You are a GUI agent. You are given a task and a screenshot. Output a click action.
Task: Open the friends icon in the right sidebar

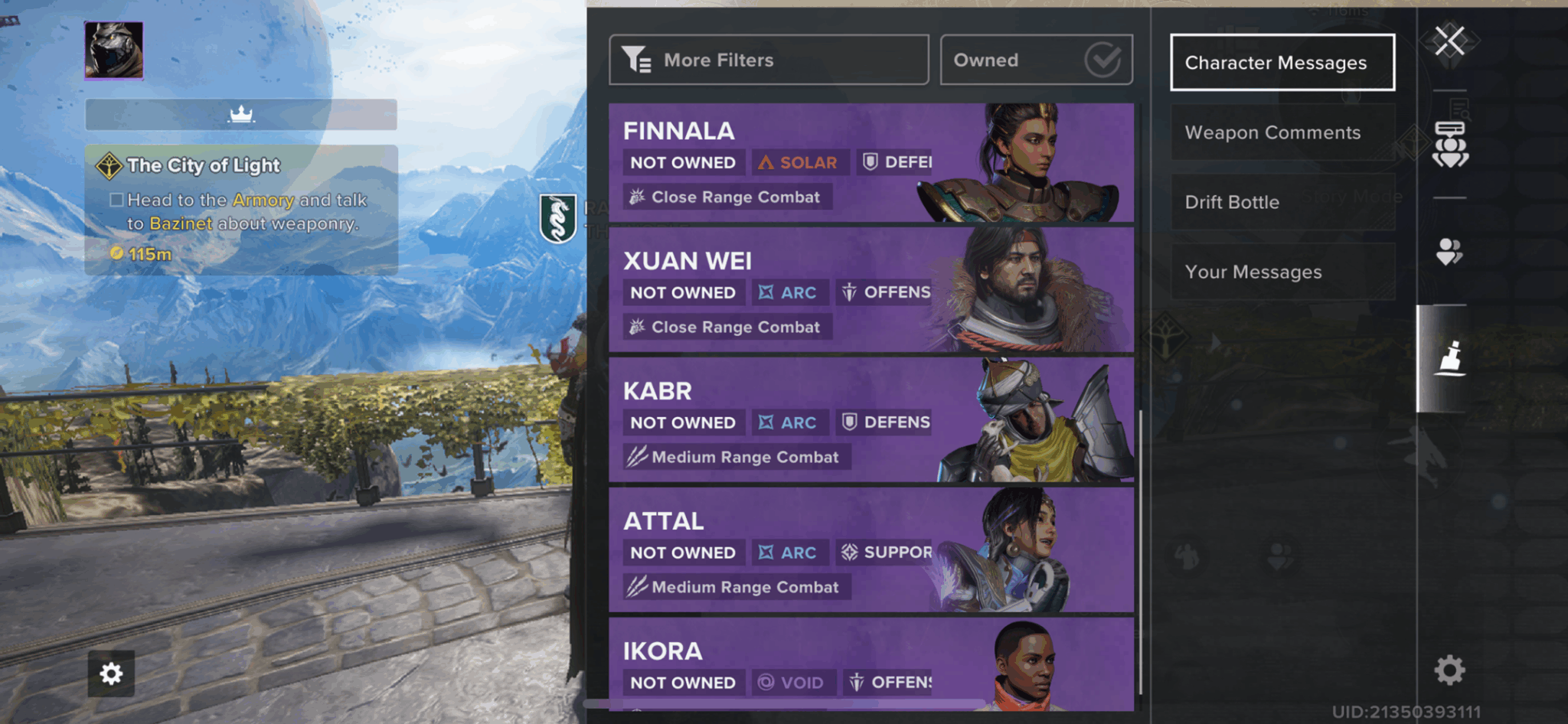pyautogui.click(x=1449, y=253)
